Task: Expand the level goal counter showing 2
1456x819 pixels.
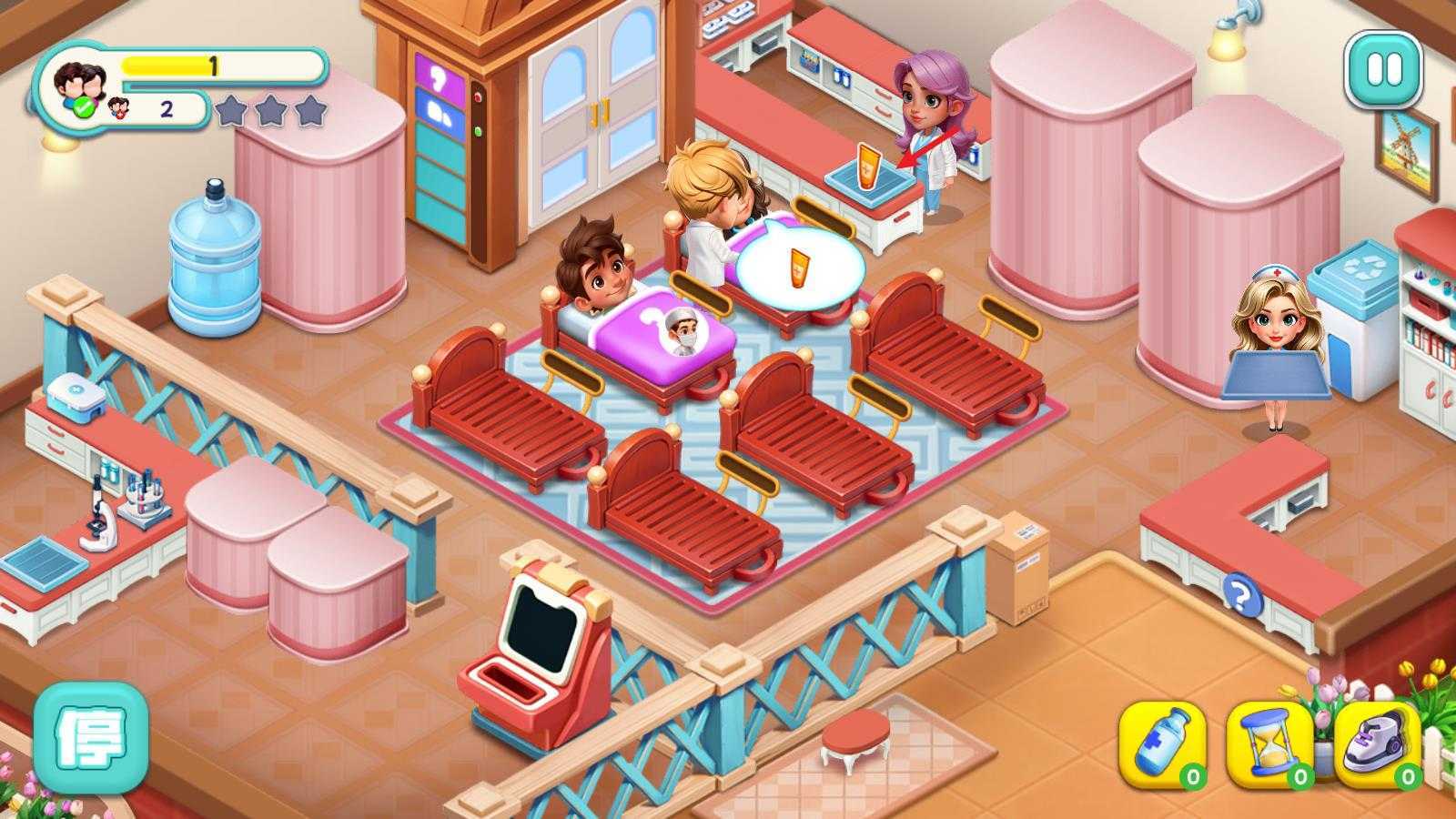Action: [x=166, y=109]
